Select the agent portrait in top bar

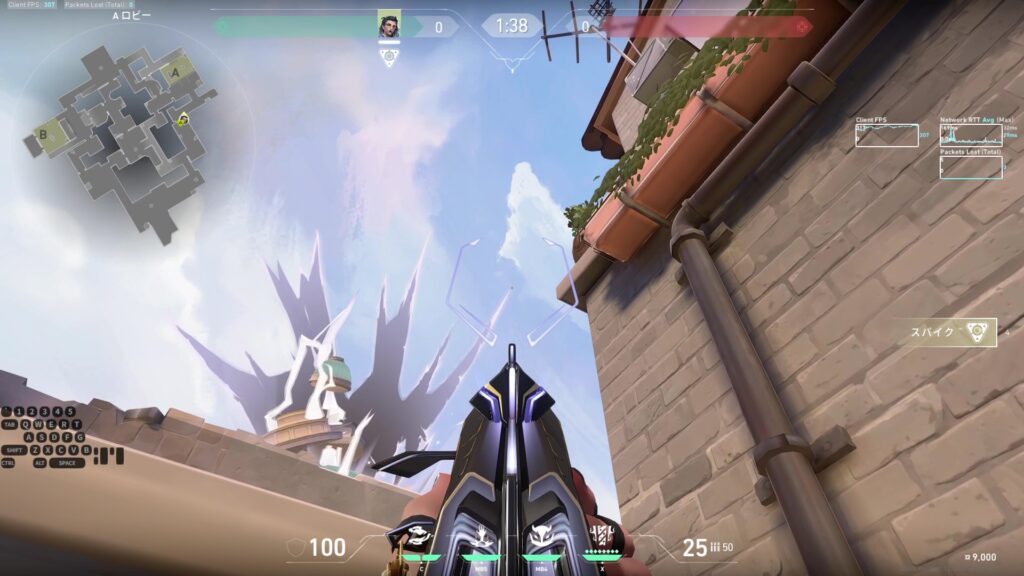click(389, 25)
